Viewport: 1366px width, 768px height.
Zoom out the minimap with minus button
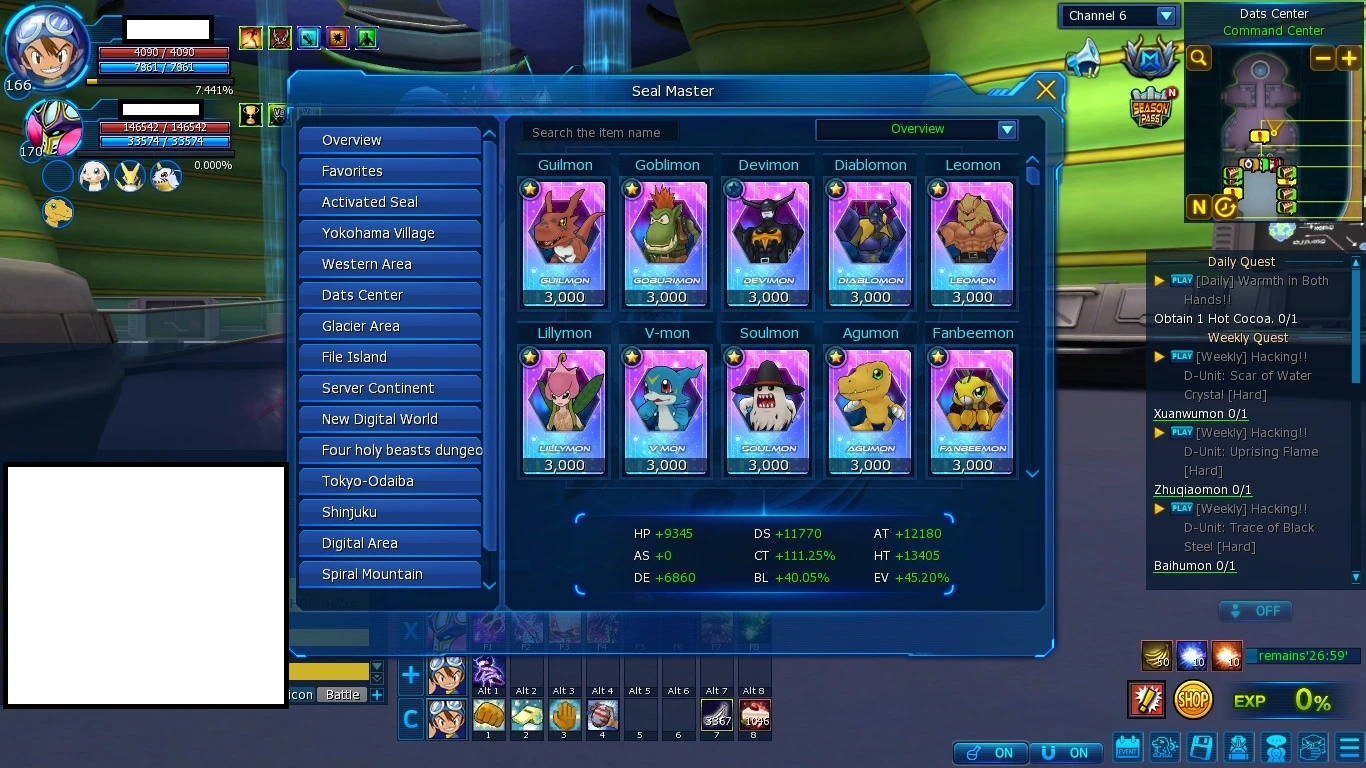1323,59
